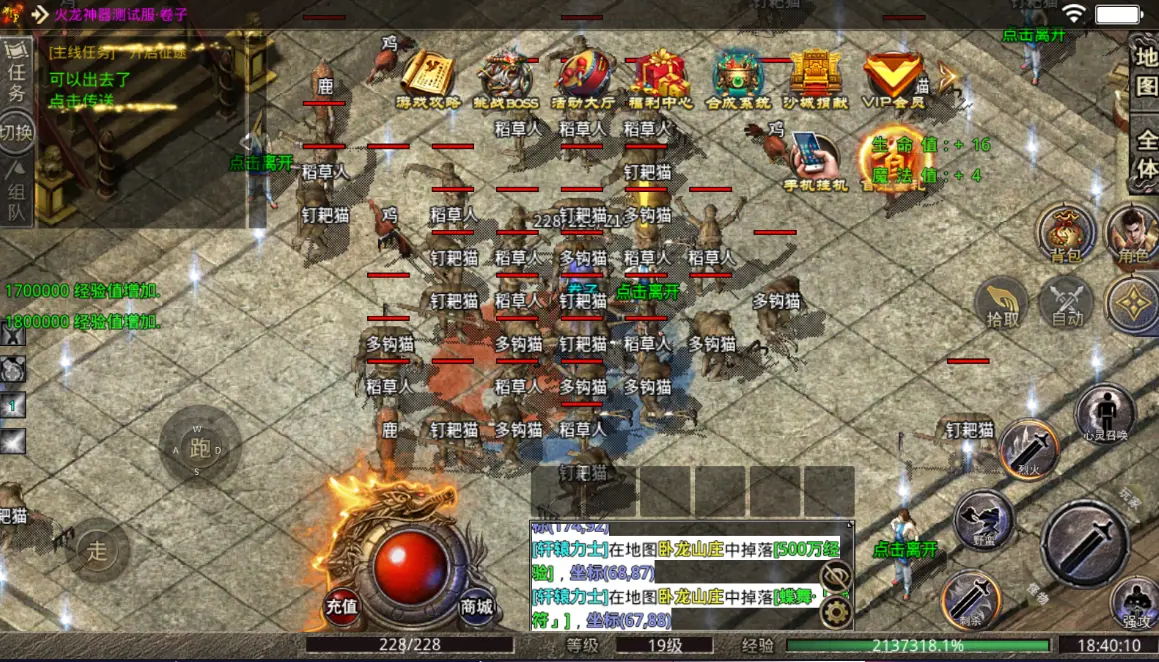The image size is (1159, 662).
Task: Open the 活动大厅 activity hall
Action: click(583, 76)
